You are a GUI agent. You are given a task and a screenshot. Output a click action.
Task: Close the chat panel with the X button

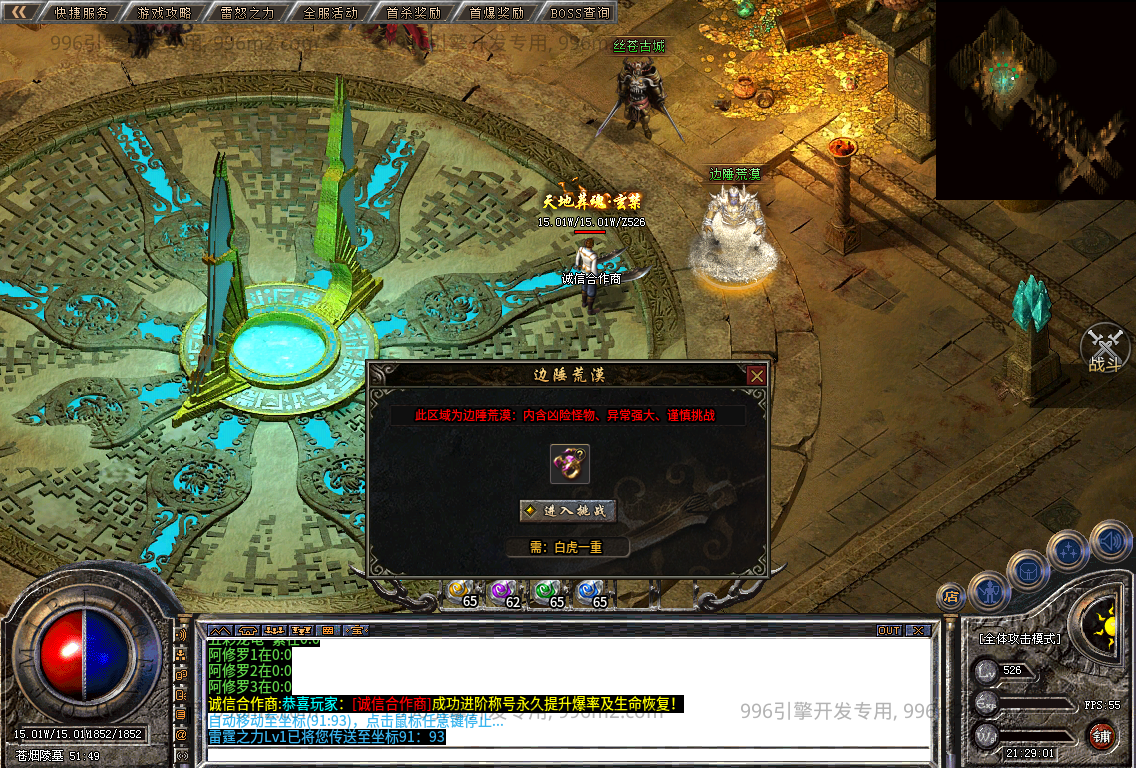pos(920,631)
